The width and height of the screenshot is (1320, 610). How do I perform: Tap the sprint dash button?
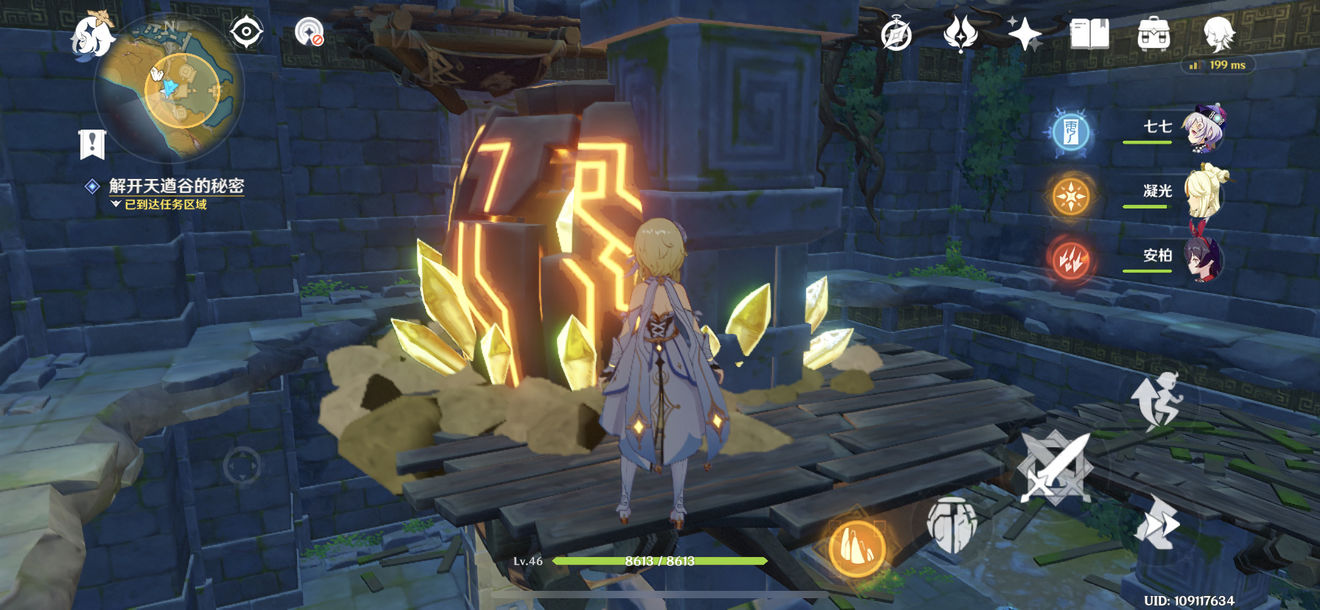(x=1158, y=522)
